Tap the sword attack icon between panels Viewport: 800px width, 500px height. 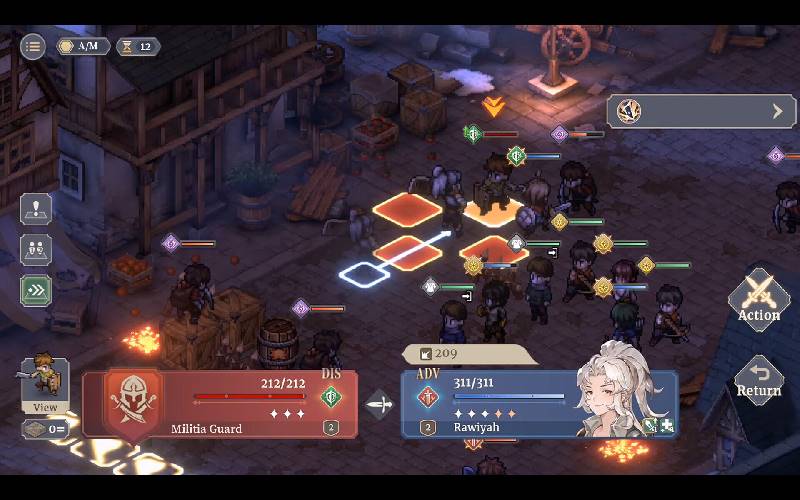click(380, 405)
